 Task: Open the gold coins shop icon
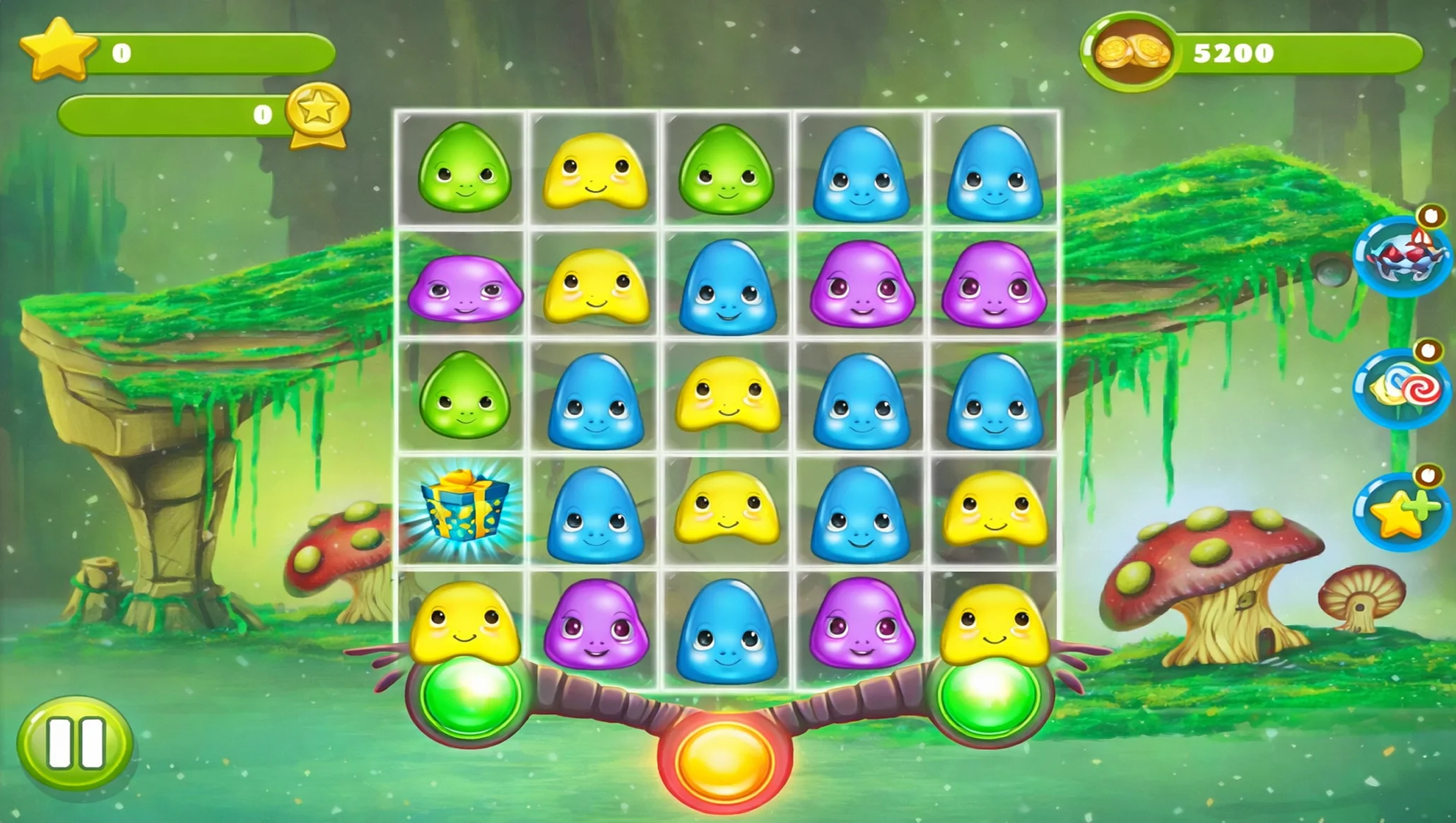click(x=1129, y=52)
